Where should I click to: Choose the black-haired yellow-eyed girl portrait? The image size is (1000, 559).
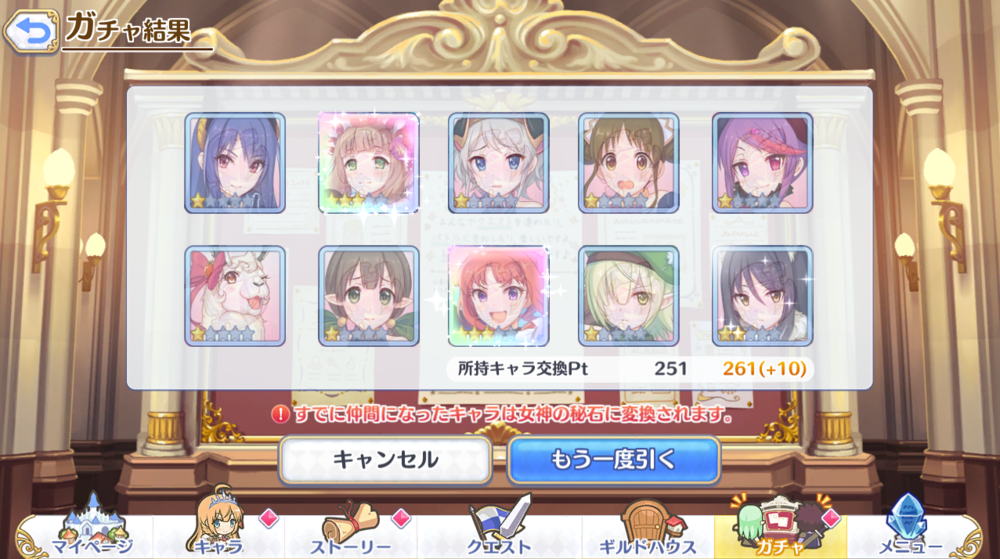point(762,296)
